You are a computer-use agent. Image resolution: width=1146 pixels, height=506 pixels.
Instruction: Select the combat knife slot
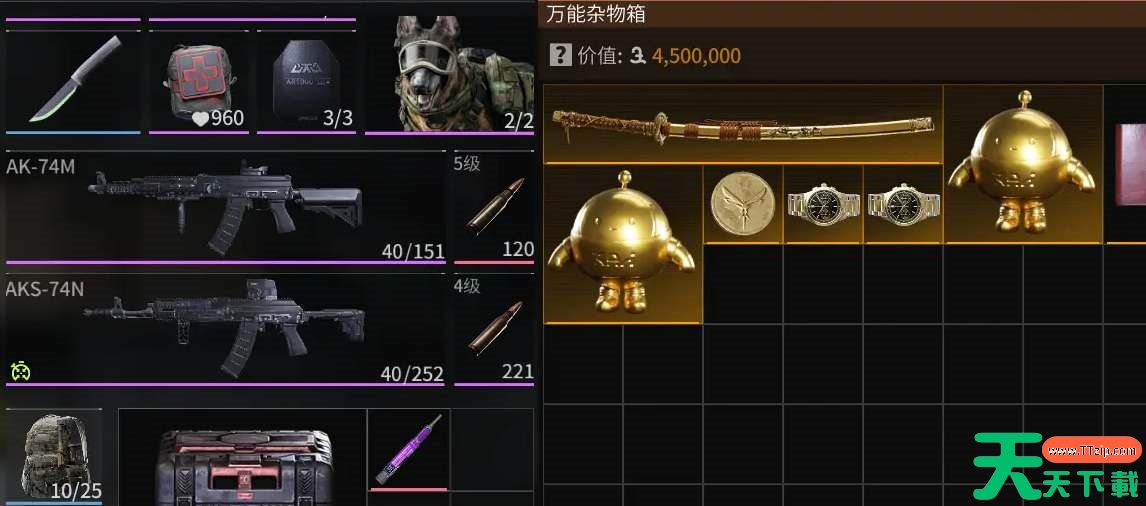75,80
